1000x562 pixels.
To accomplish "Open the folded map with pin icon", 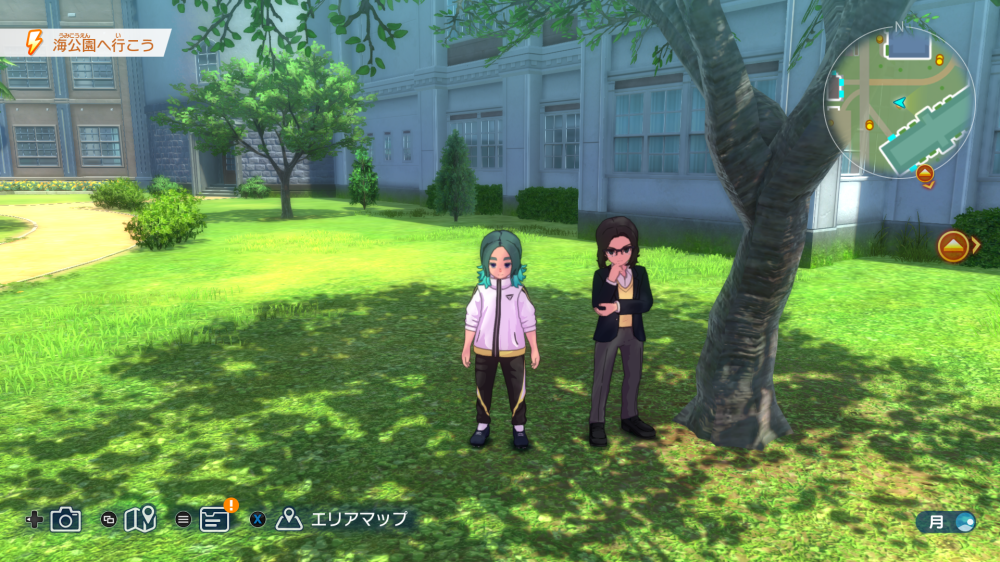I will tap(140, 519).
